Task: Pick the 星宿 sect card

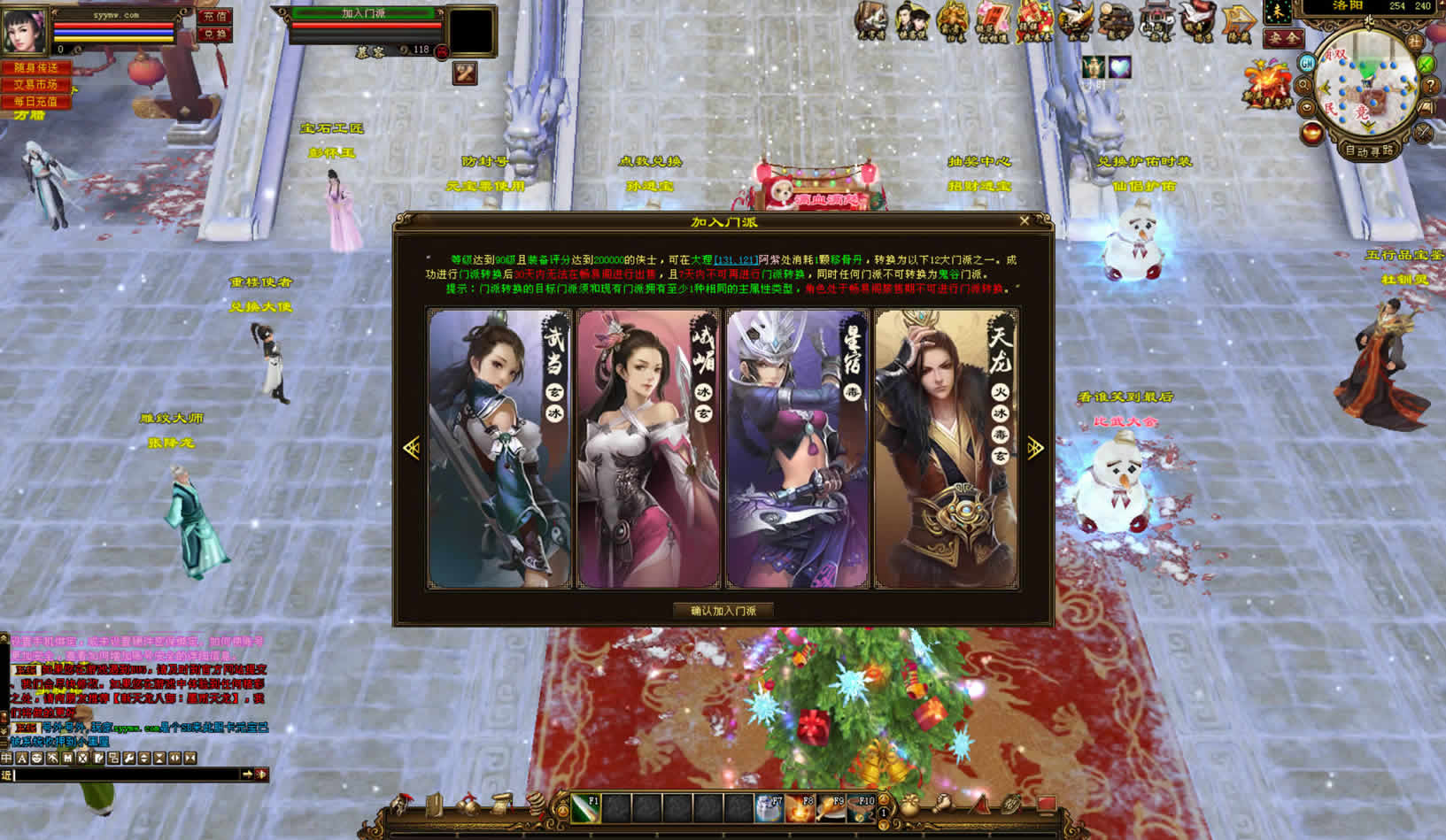Action: pyautogui.click(x=797, y=449)
